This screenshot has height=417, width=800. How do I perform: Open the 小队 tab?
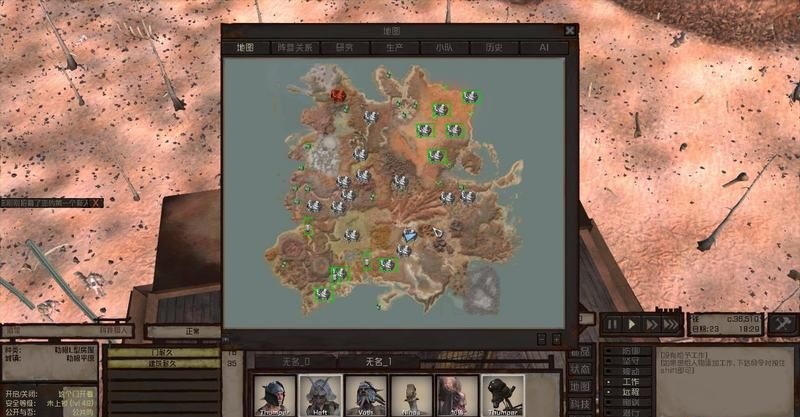444,47
